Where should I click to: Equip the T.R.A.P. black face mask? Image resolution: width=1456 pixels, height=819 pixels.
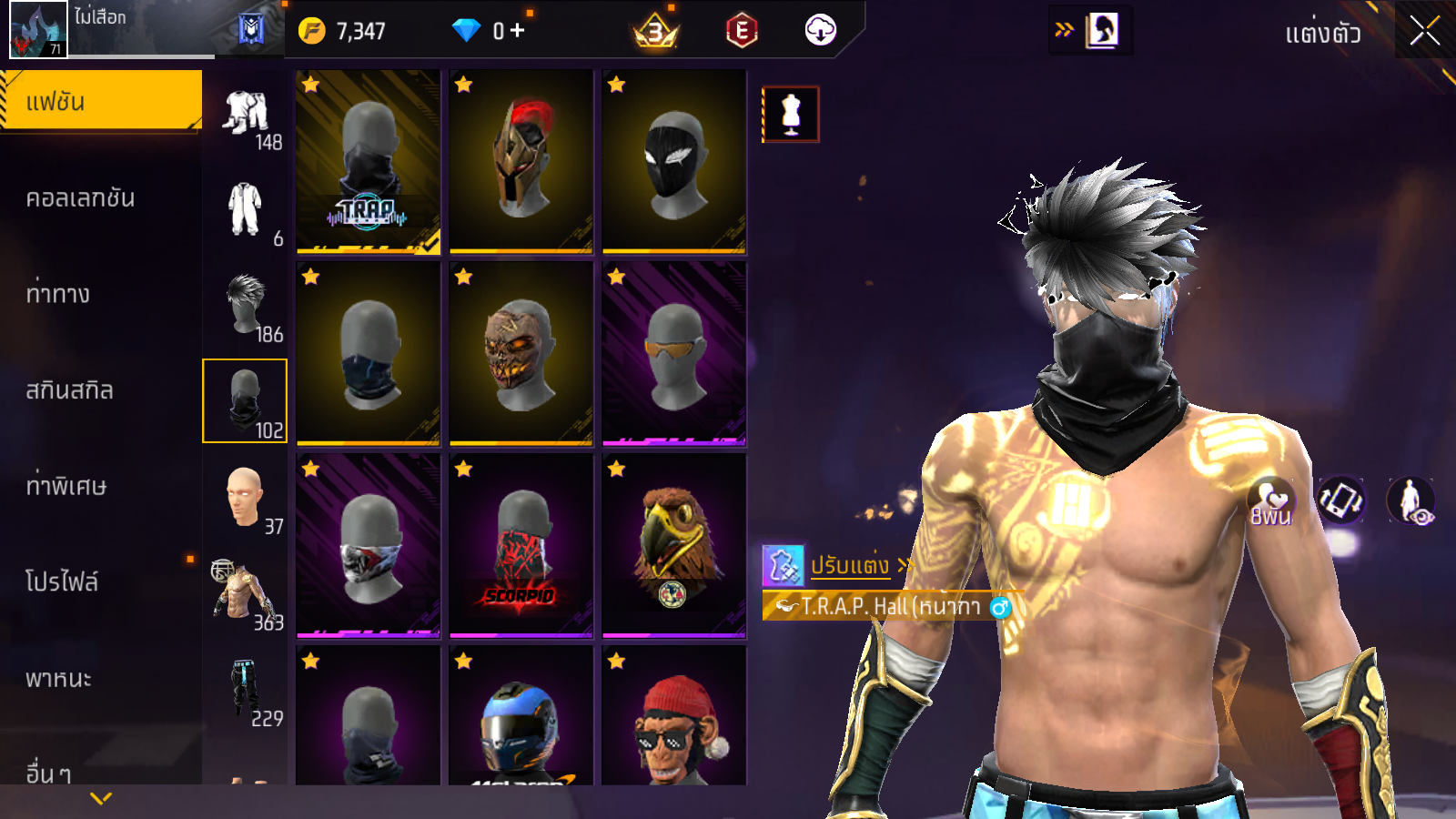[x=369, y=161]
